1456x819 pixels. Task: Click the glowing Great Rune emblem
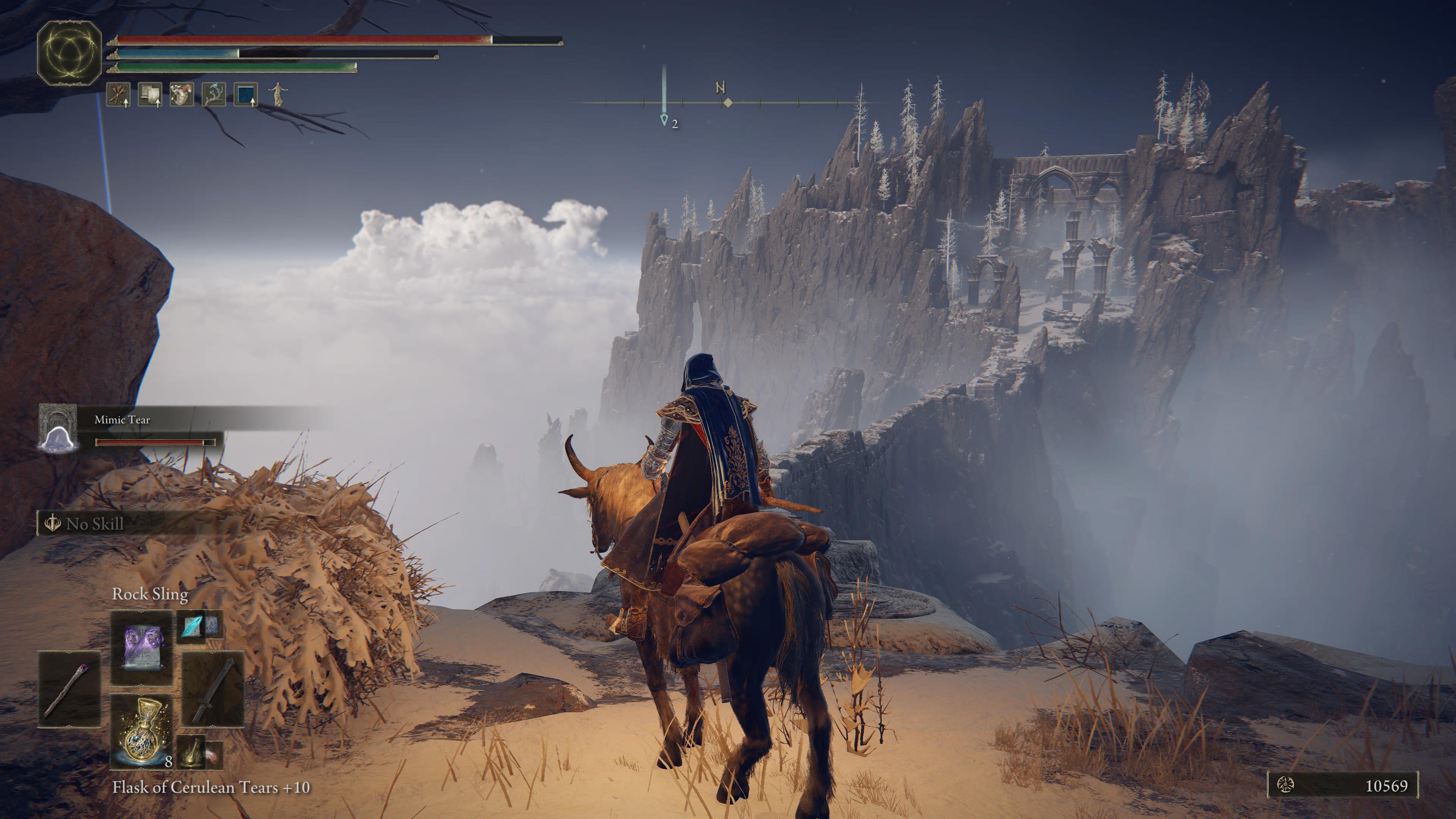69,53
